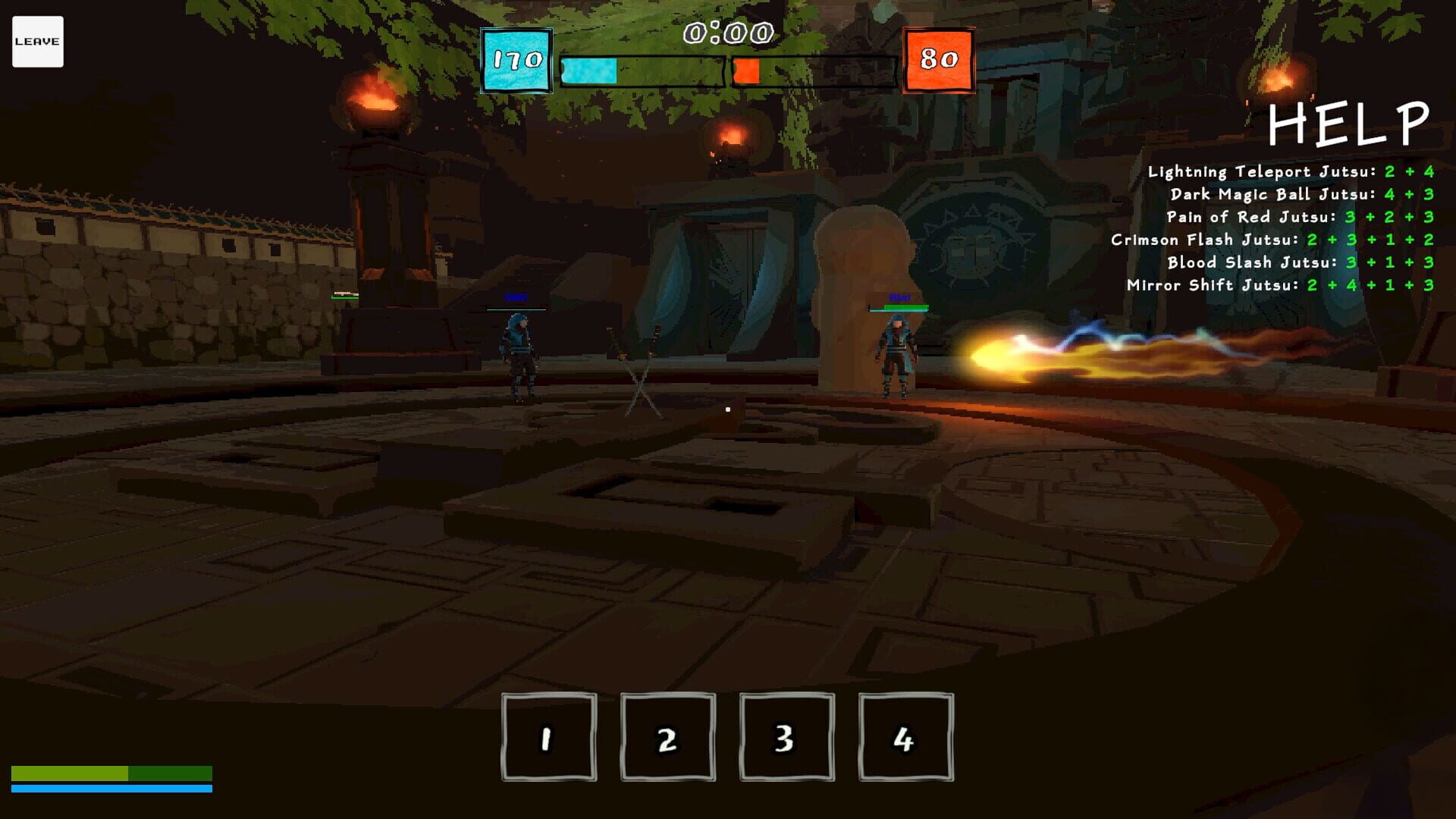Click the Lightning Teleport Jutsu combo entry
The image size is (1456, 819).
tap(1289, 171)
